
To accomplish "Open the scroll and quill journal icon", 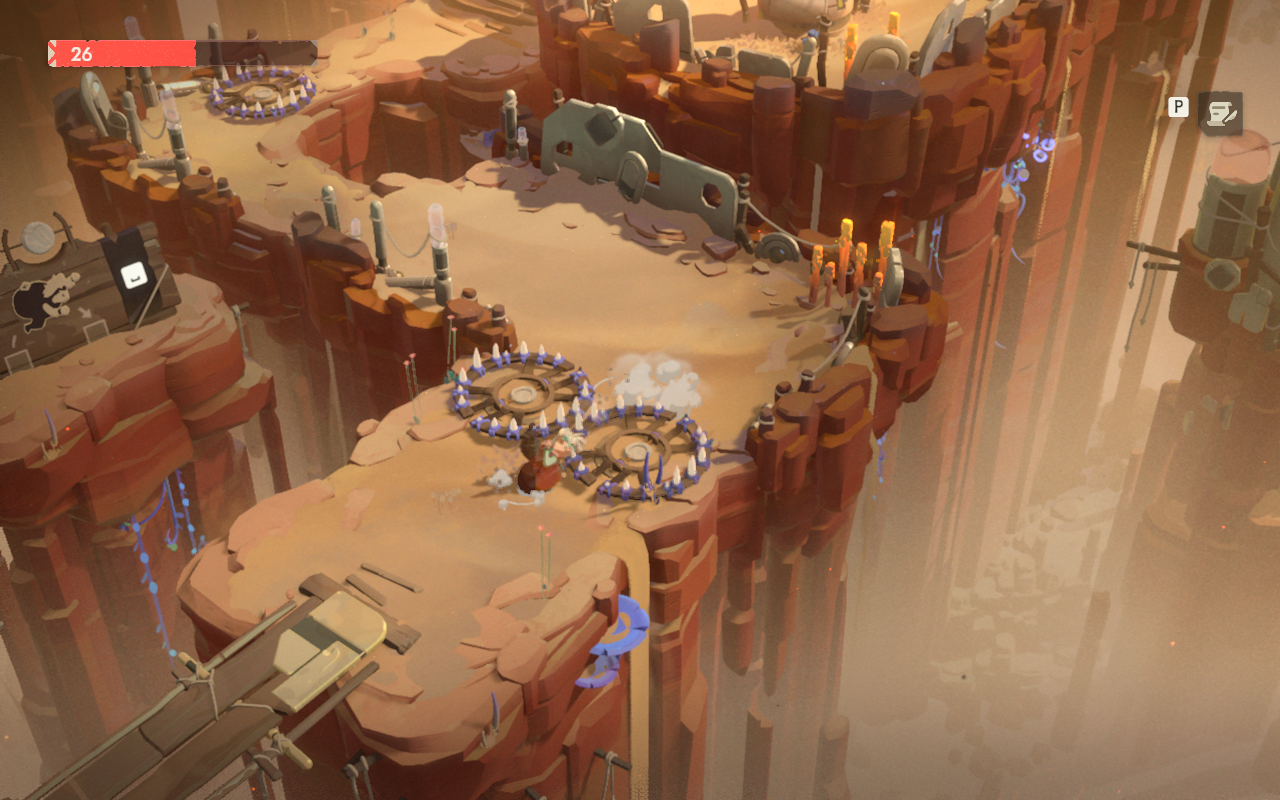I will [x=1220, y=114].
